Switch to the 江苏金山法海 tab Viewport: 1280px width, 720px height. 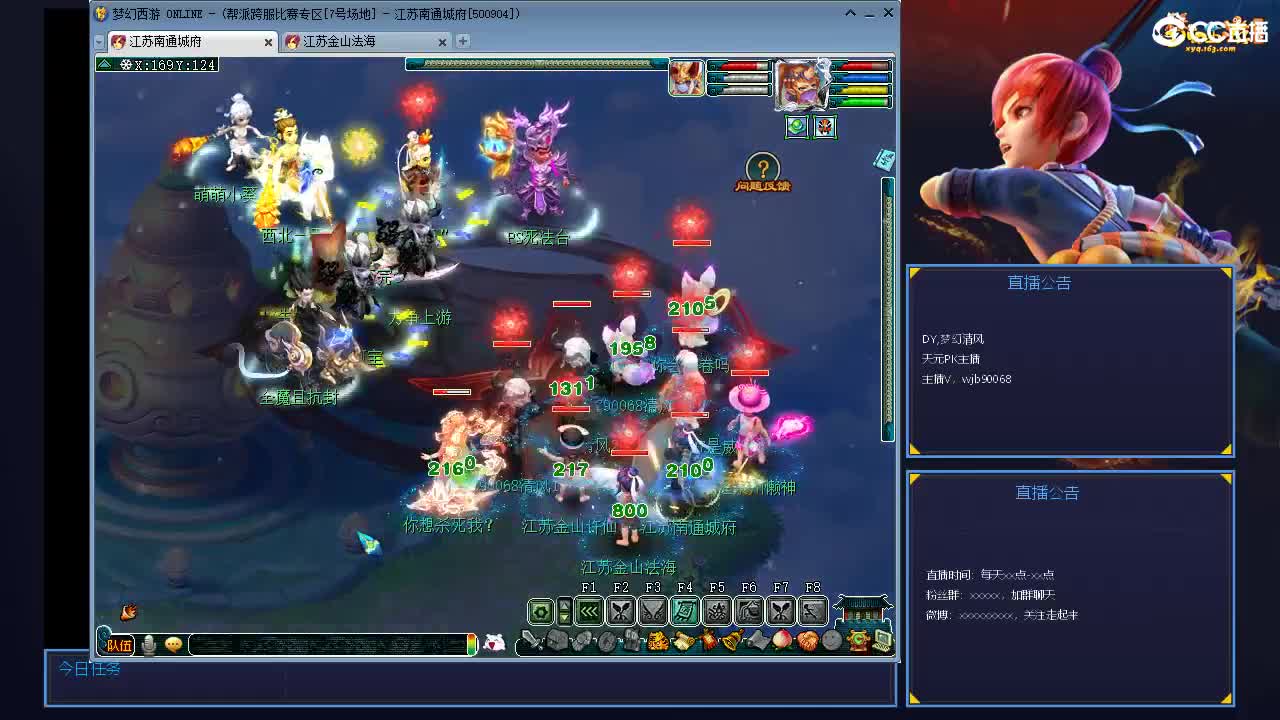(345, 42)
